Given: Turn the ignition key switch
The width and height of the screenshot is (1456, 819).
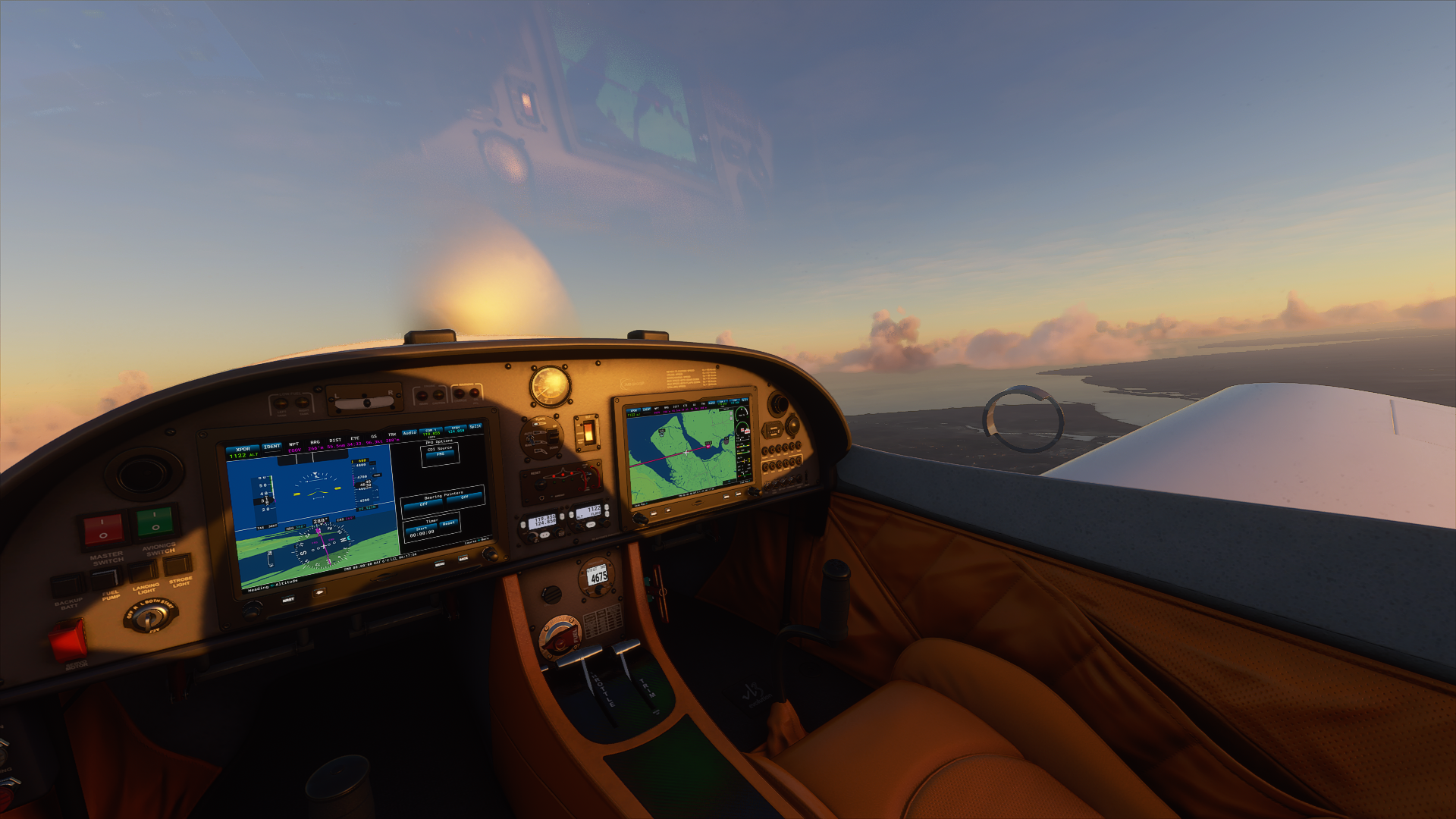Looking at the screenshot, I should pyautogui.click(x=149, y=617).
